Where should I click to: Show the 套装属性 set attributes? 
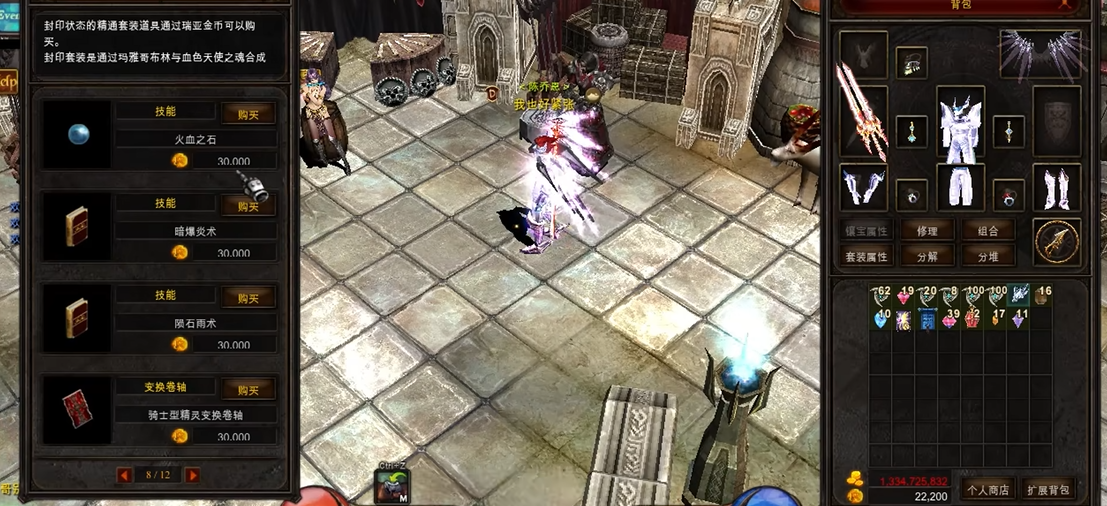coord(866,256)
